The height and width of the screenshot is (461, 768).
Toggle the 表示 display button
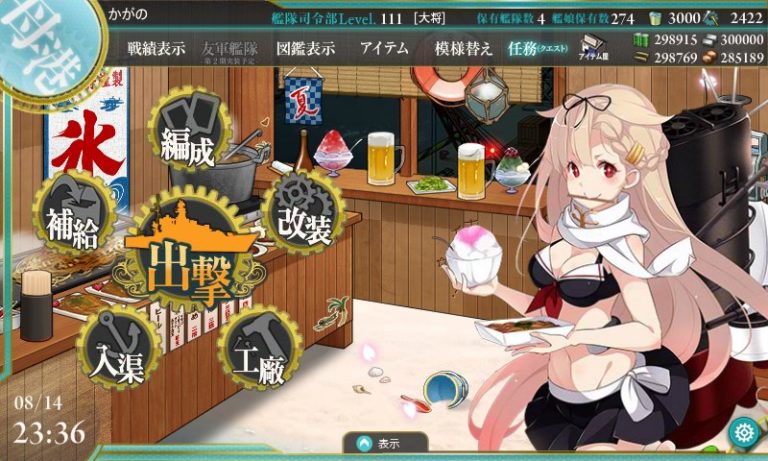384,443
